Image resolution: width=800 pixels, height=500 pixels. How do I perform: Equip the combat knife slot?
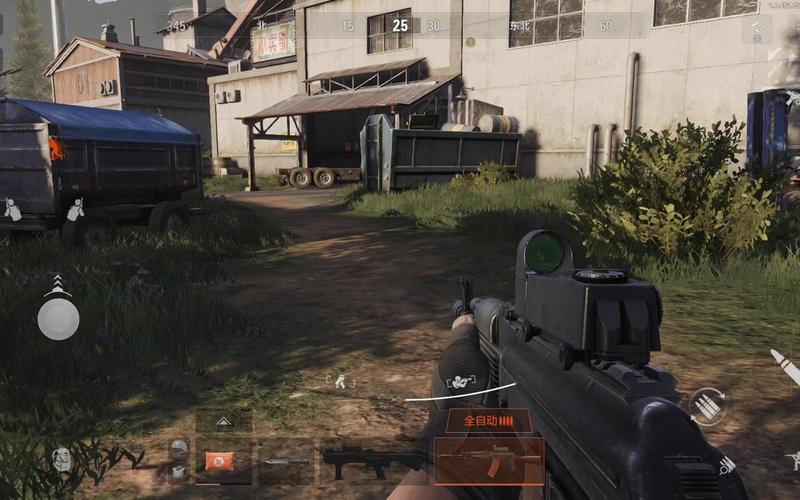point(286,461)
